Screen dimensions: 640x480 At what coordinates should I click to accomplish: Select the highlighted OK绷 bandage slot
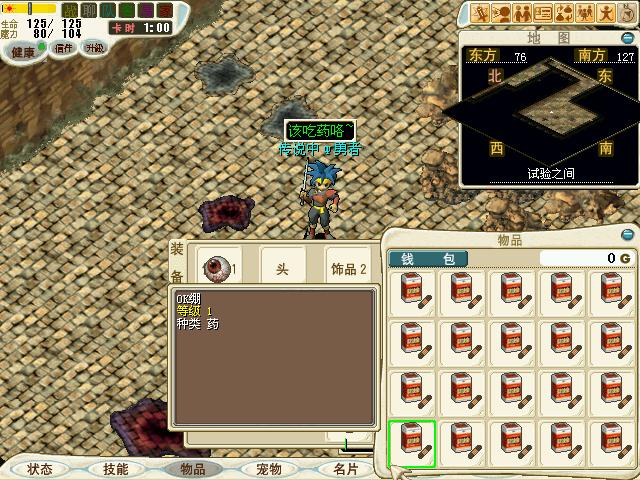point(412,444)
